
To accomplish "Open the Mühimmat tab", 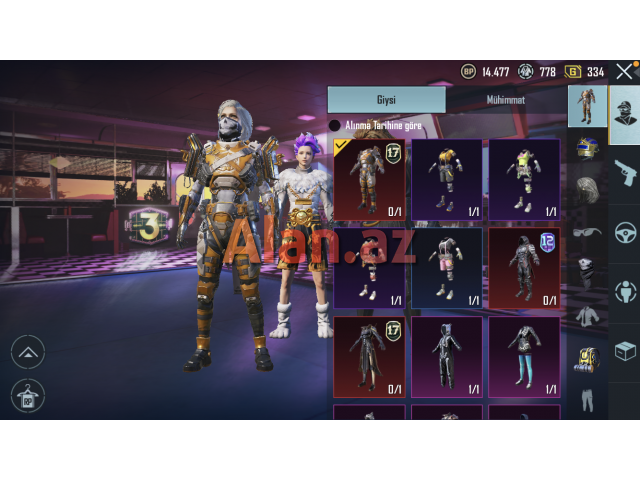I will (505, 99).
